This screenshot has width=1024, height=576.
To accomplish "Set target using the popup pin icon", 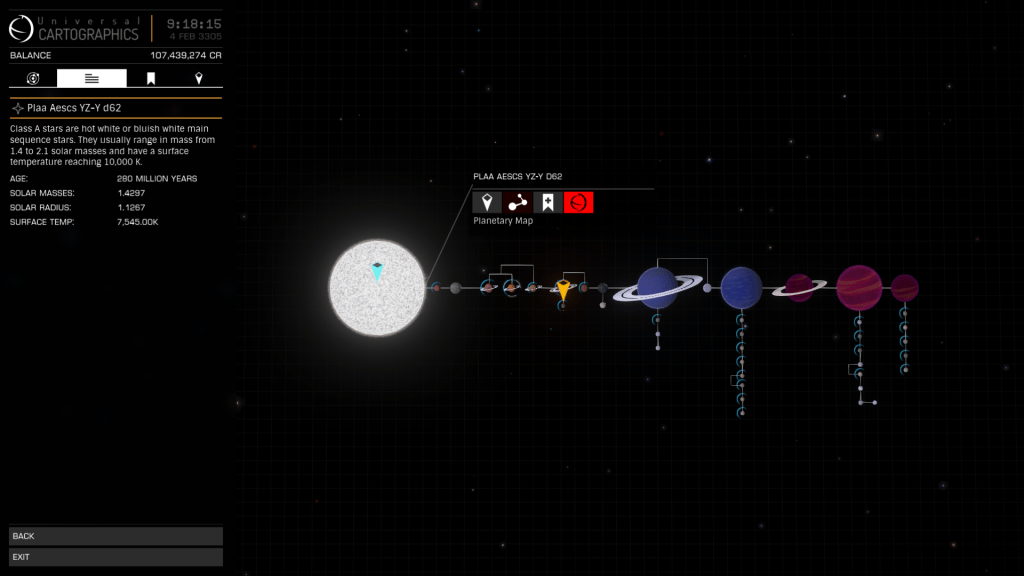I will (487, 203).
